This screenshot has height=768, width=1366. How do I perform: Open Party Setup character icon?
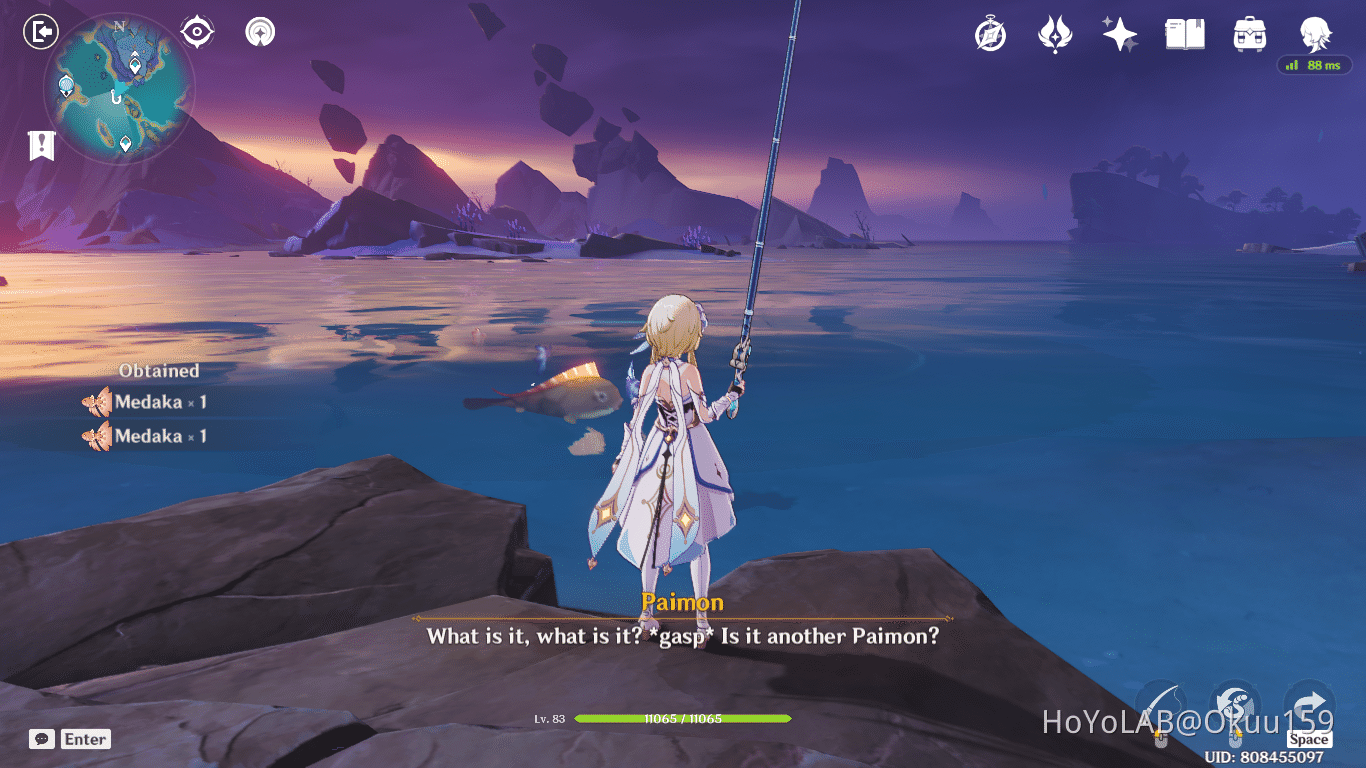[1314, 35]
